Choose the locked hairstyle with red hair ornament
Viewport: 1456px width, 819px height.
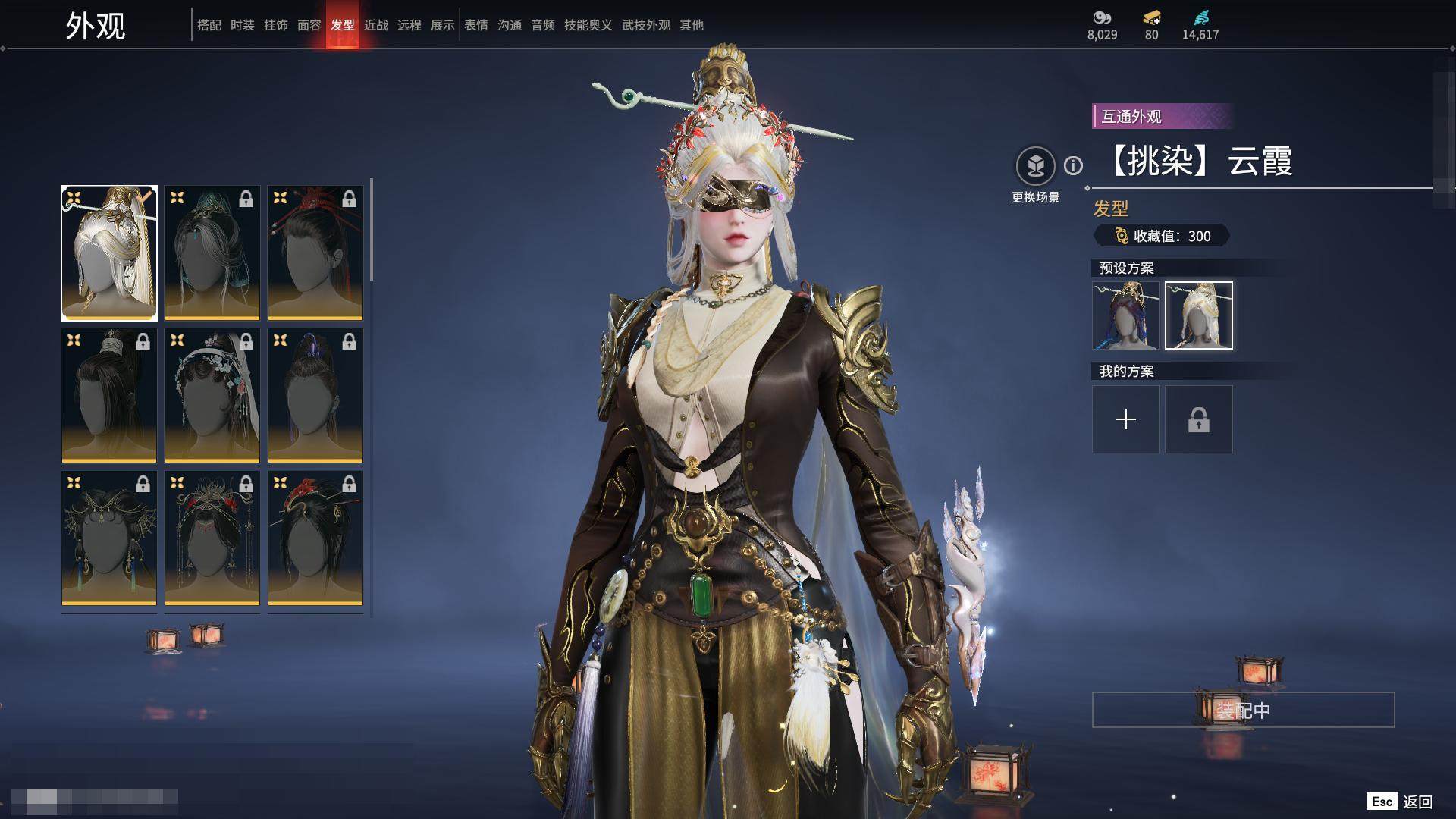(x=315, y=253)
